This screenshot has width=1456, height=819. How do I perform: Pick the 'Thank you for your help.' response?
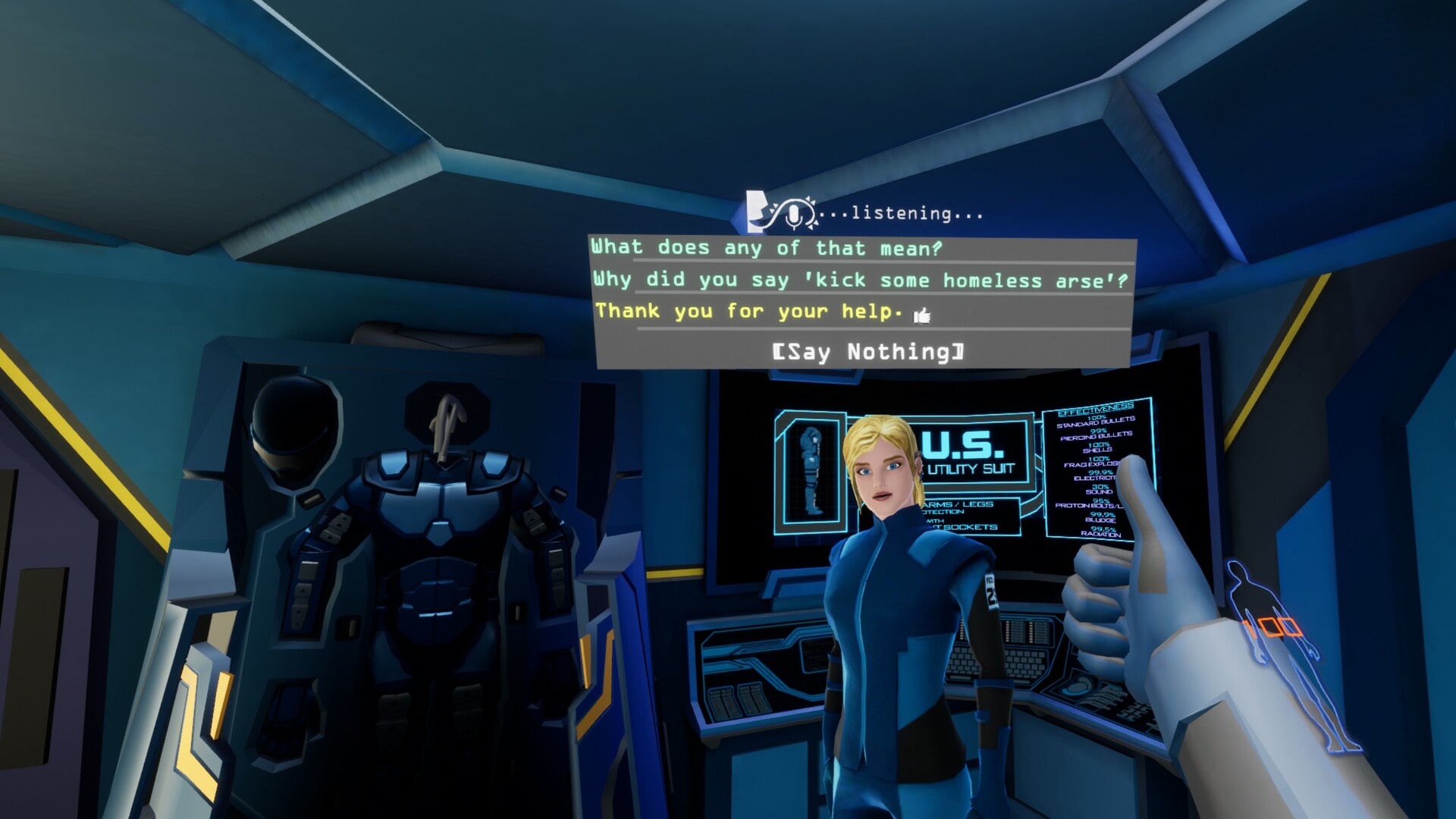coord(747,311)
